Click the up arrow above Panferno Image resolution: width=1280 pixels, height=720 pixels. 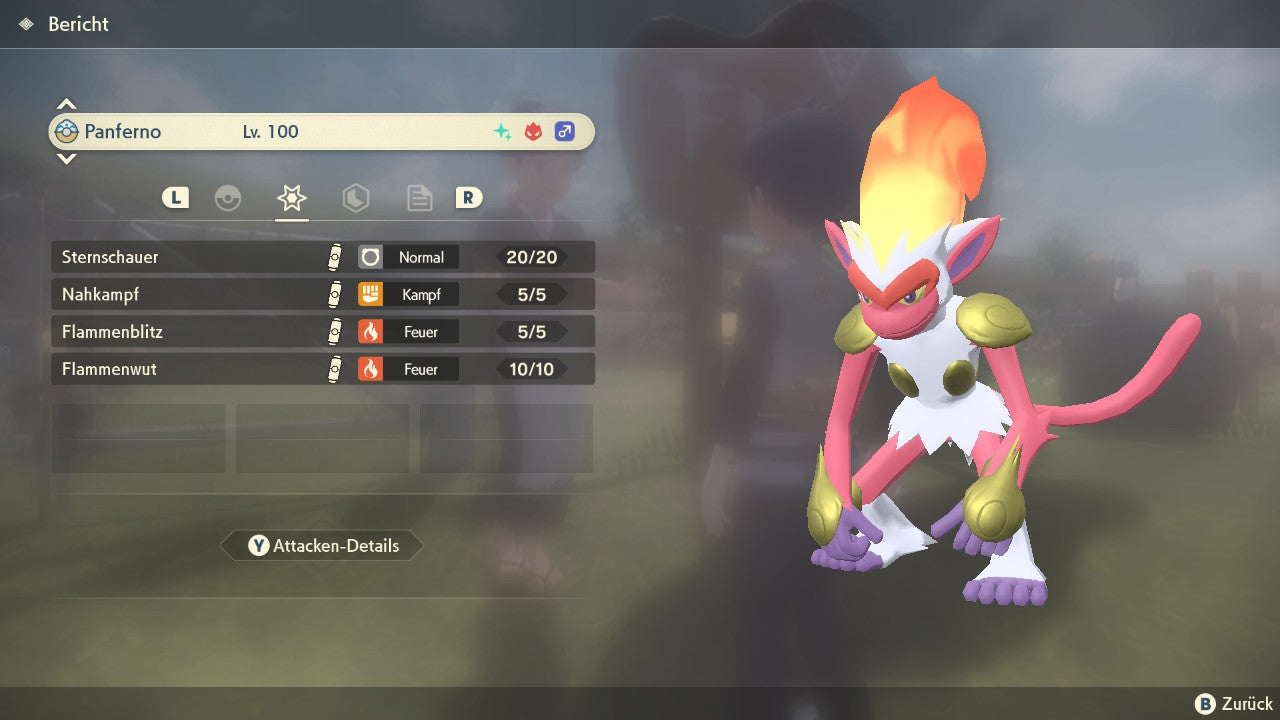66,104
